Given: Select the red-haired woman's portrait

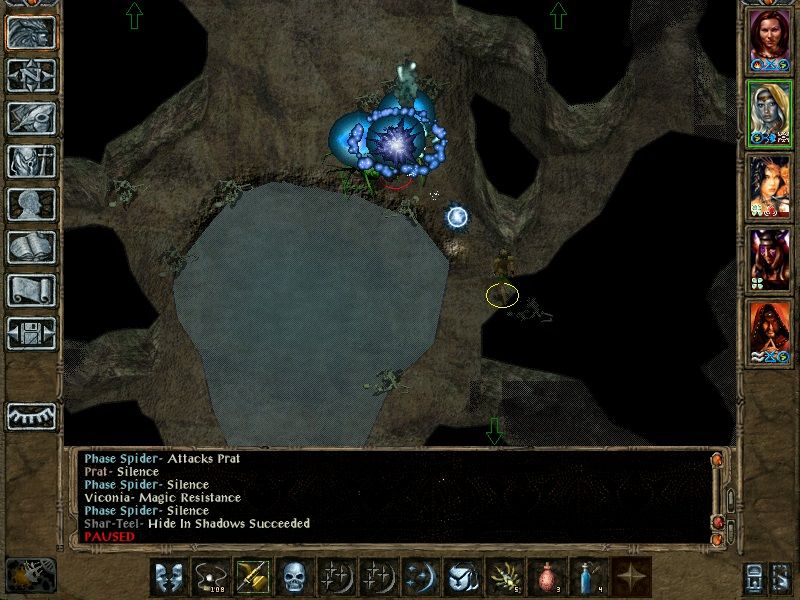Looking at the screenshot, I should (769, 39).
